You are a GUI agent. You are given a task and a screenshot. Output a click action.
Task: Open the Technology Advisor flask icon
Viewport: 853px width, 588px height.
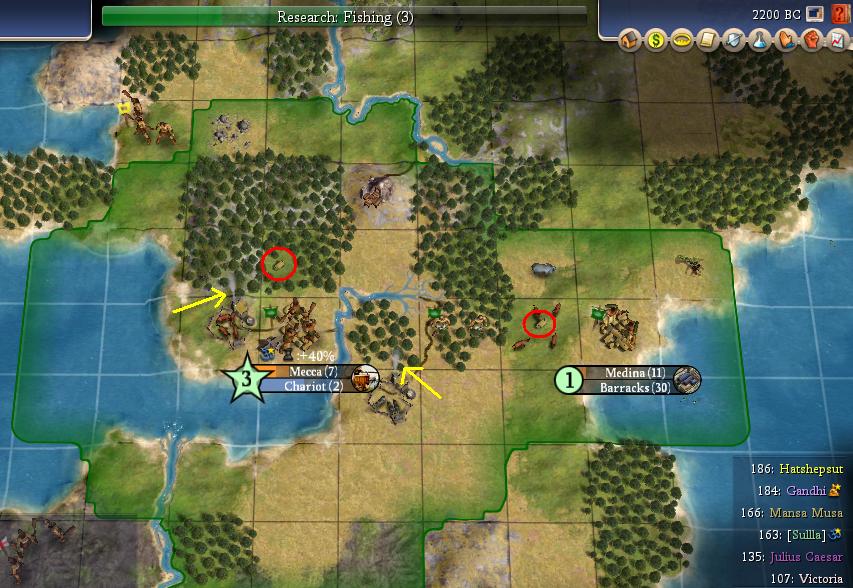pyautogui.click(x=757, y=41)
